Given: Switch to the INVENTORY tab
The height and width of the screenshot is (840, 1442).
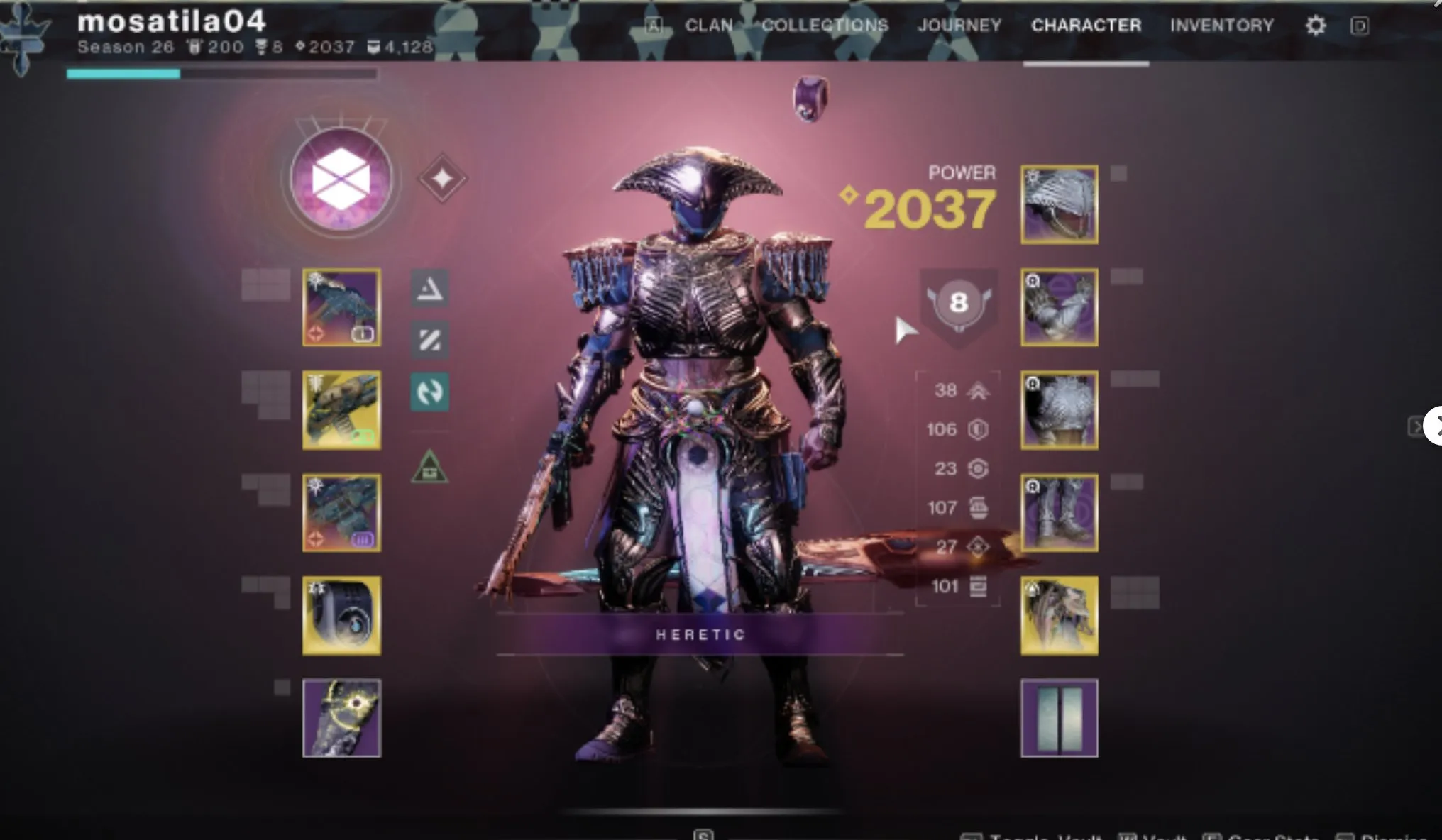Looking at the screenshot, I should click(1222, 26).
